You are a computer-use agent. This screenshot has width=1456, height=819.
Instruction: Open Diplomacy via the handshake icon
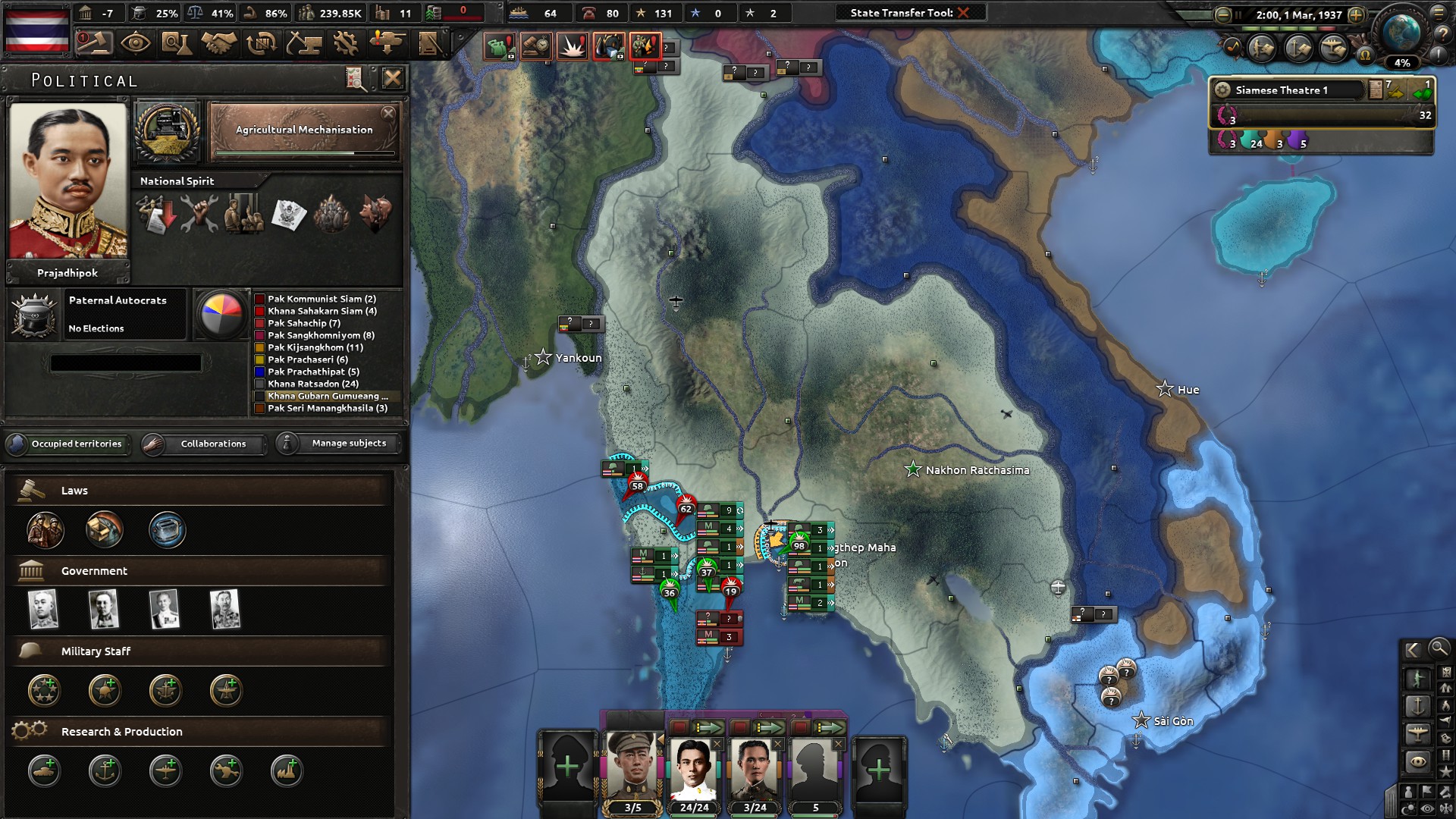pyautogui.click(x=220, y=44)
